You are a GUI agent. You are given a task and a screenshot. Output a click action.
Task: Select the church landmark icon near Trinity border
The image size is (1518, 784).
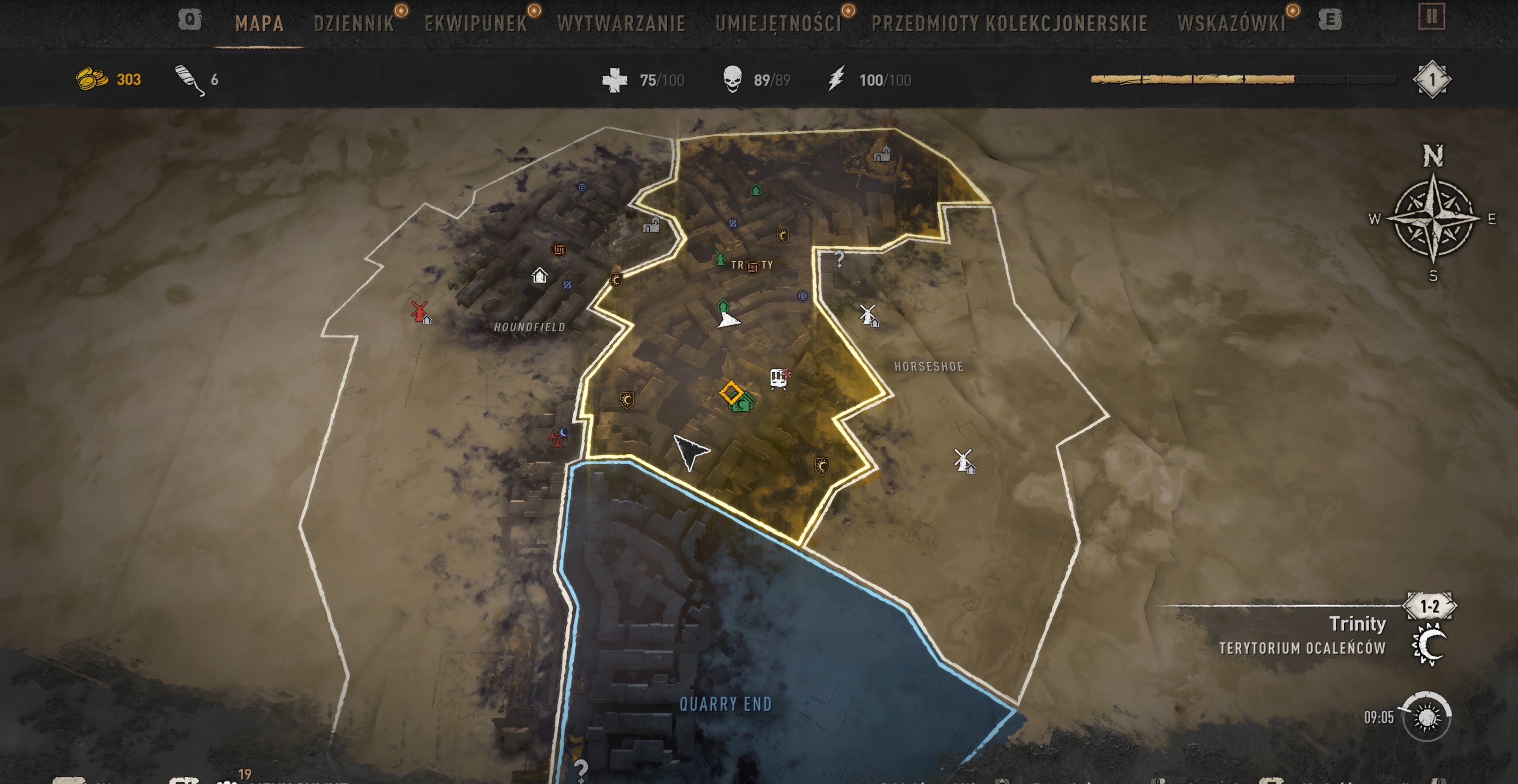652,225
